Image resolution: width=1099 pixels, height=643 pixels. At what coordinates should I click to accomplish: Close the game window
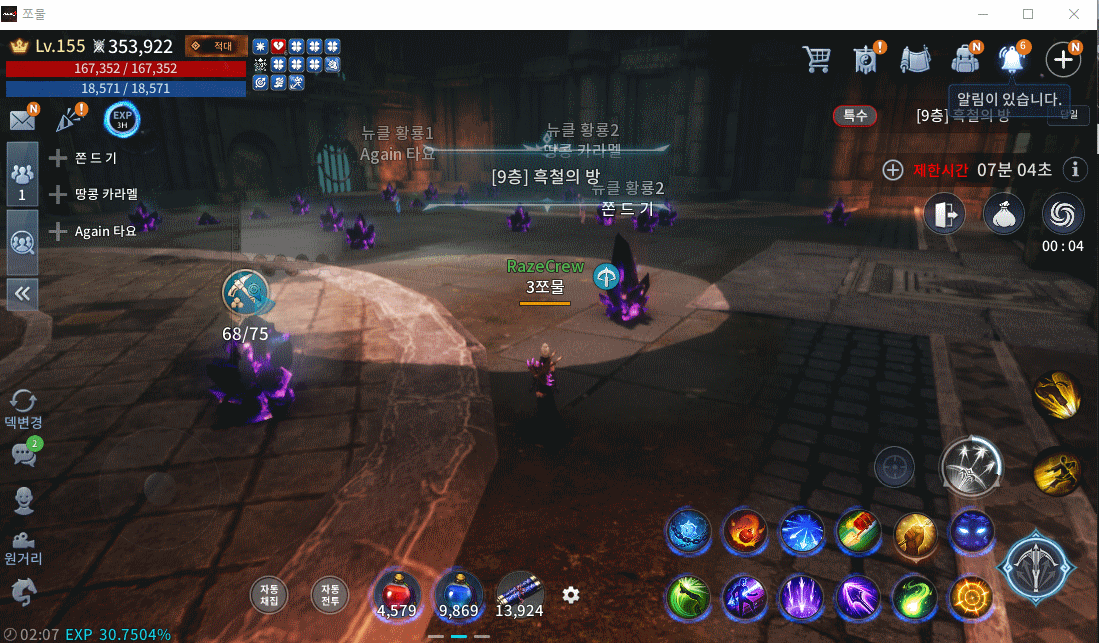[x=1073, y=14]
